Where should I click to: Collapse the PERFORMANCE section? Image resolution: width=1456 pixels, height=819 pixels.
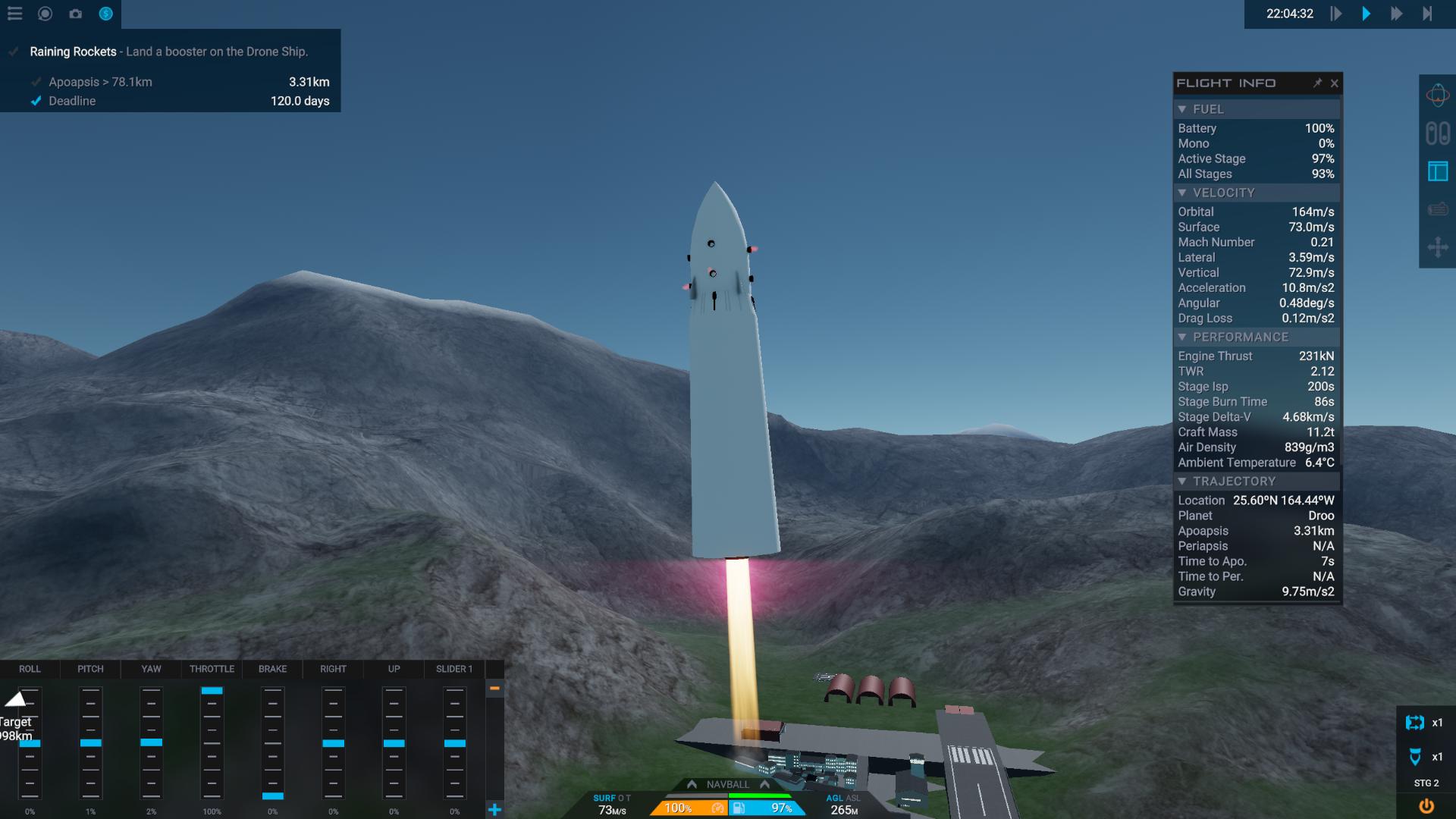(x=1182, y=337)
